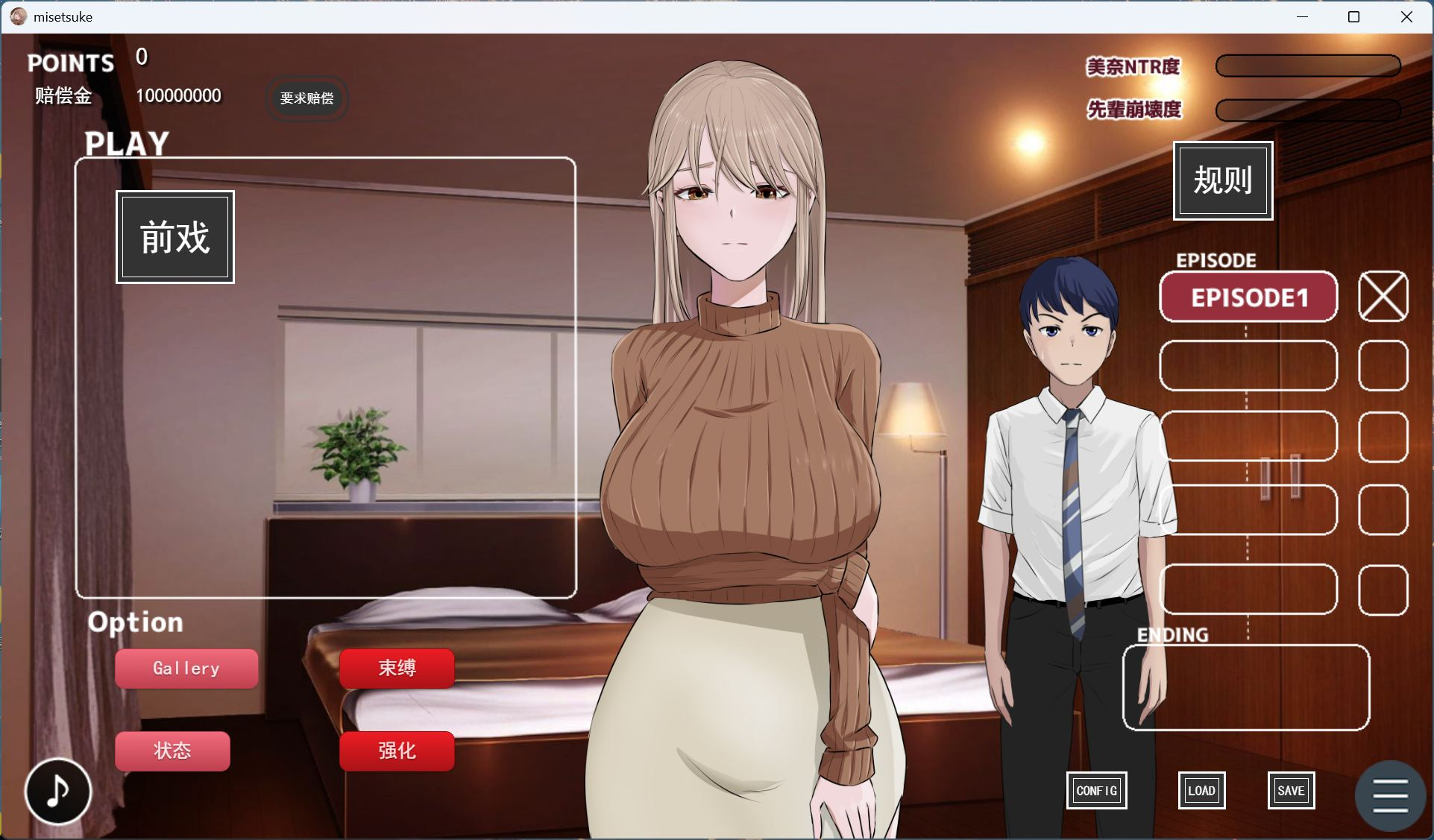This screenshot has width=1434, height=840.
Task: Open the second empty episode slot
Action: click(1248, 366)
